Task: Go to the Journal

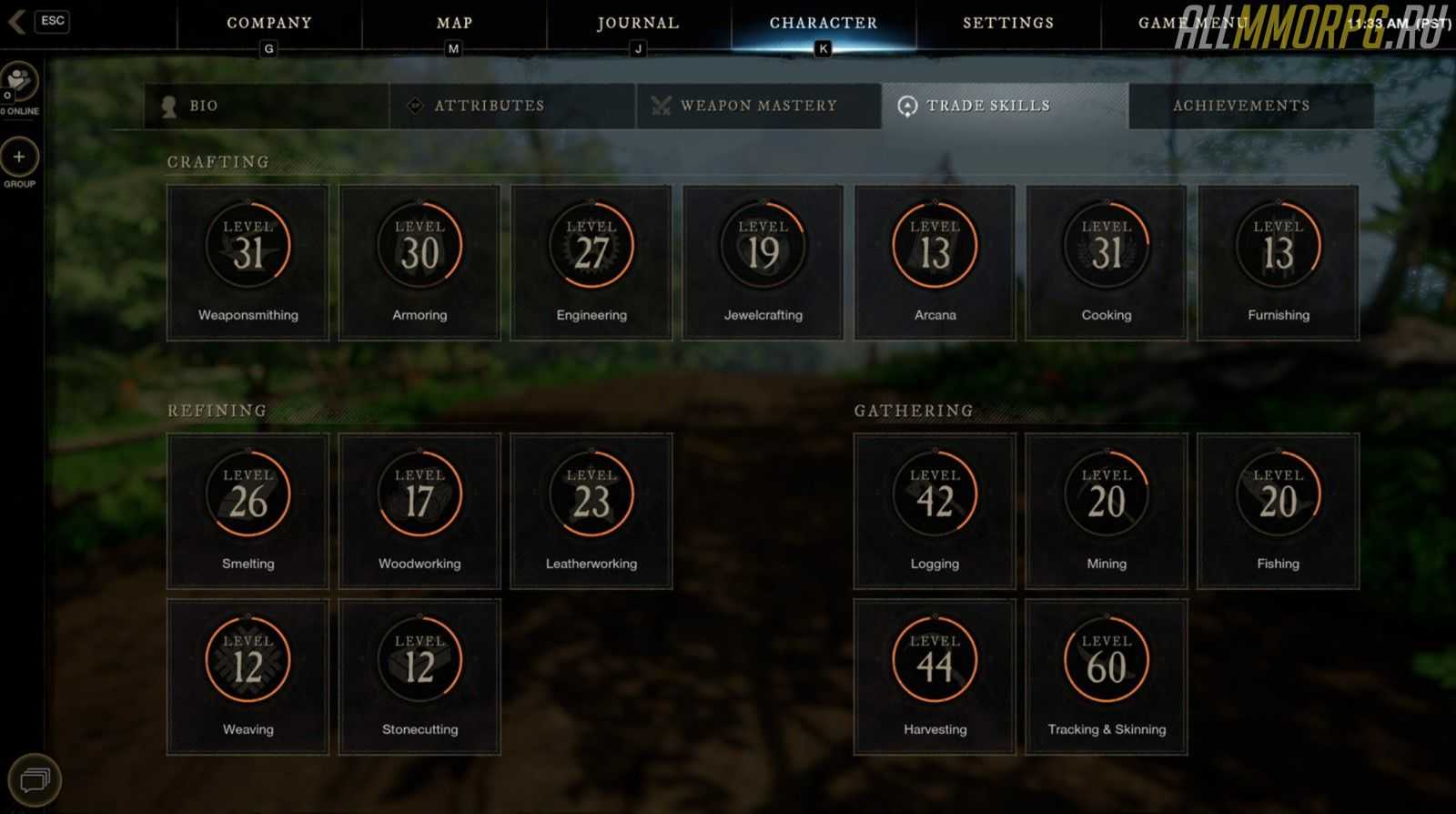Action: pos(638,24)
